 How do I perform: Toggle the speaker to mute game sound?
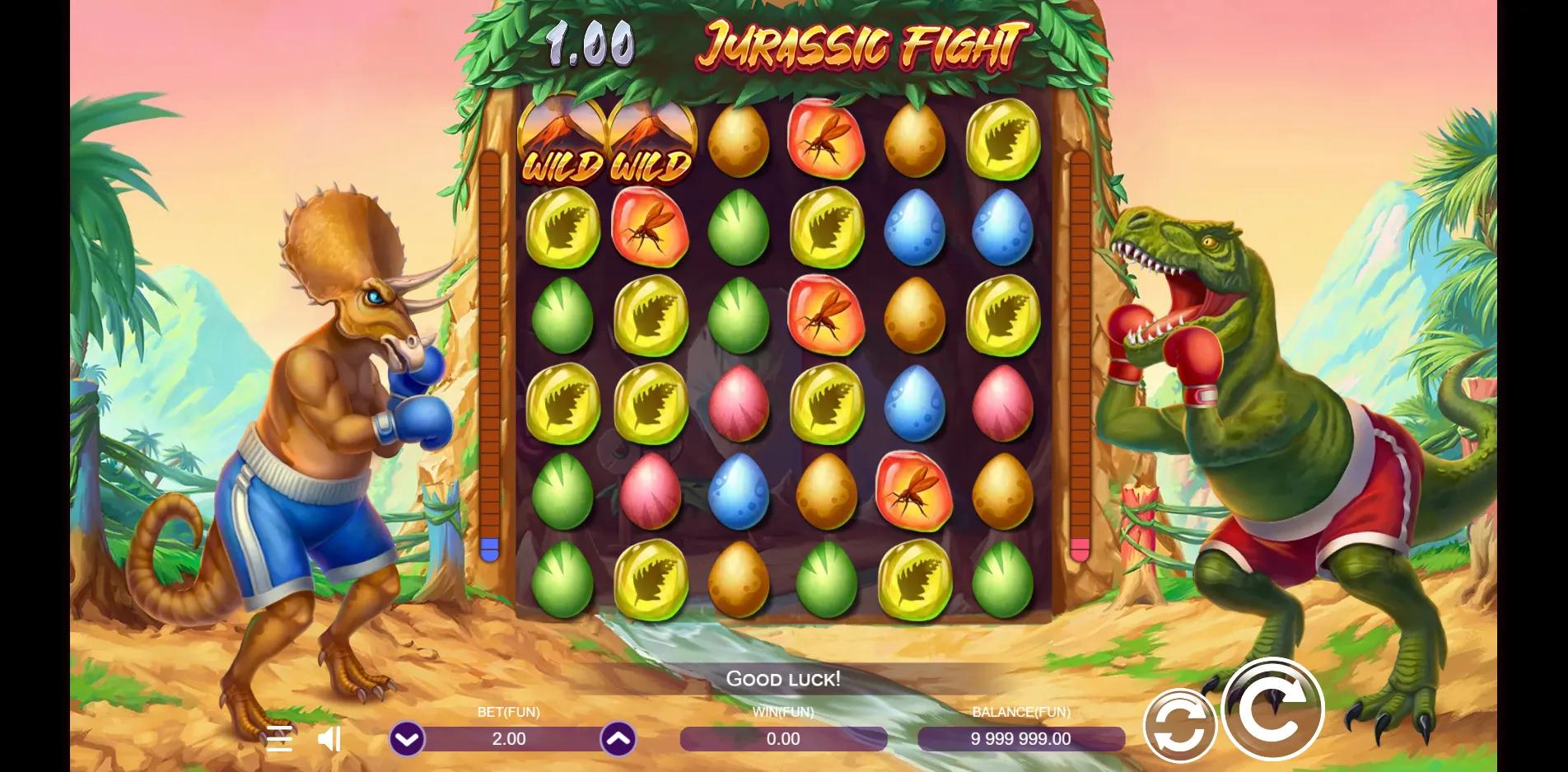click(329, 739)
